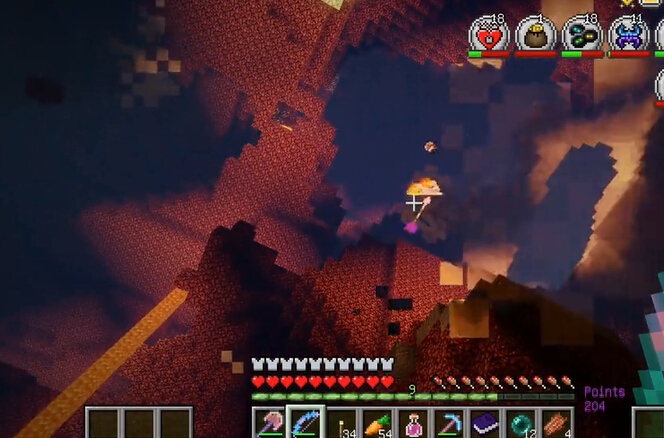Screen dimensions: 664x438
Task: Open the gold sack skill icon
Action: pyautogui.click(x=536, y=35)
